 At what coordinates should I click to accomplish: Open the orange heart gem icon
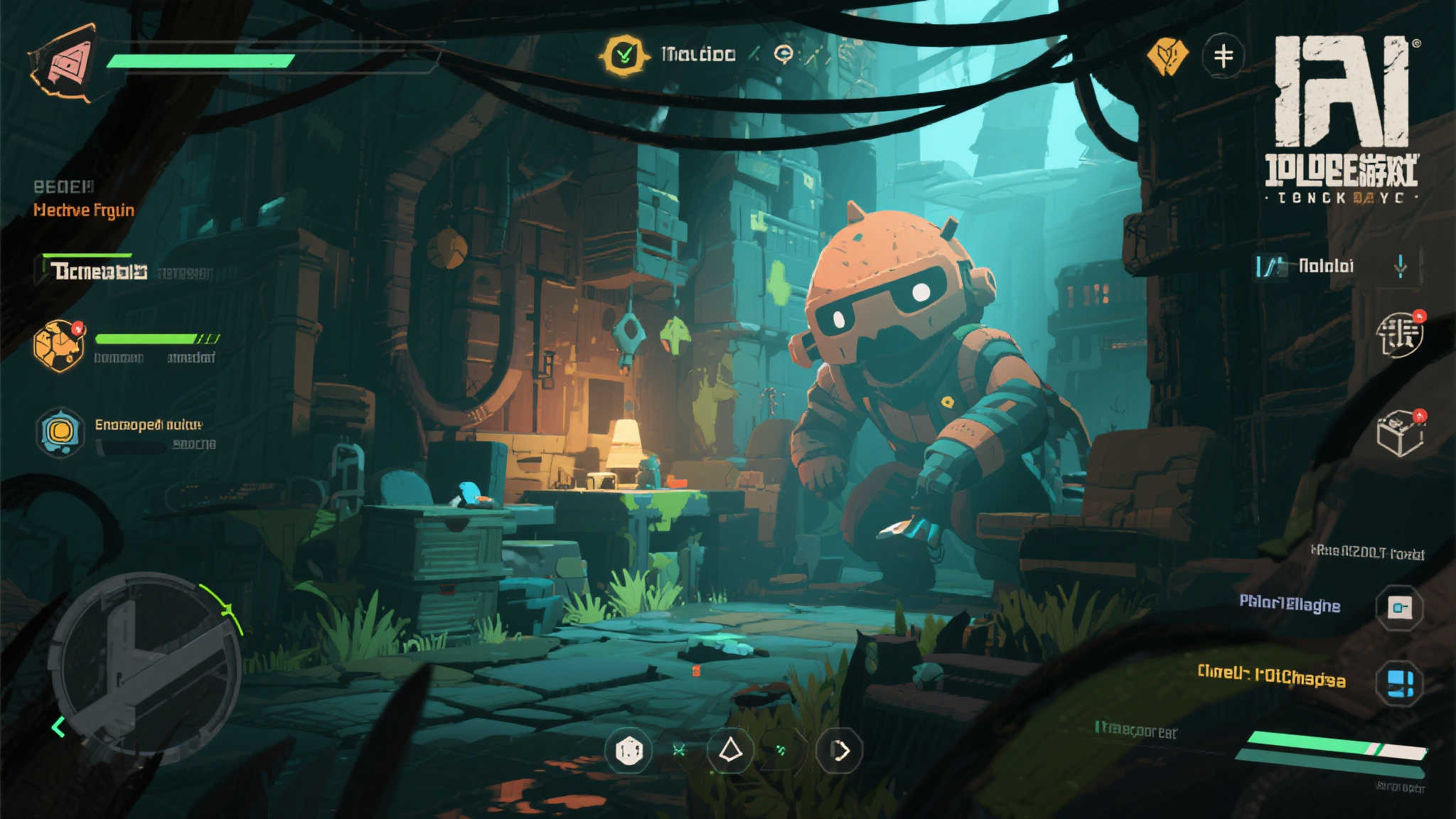click(1167, 55)
